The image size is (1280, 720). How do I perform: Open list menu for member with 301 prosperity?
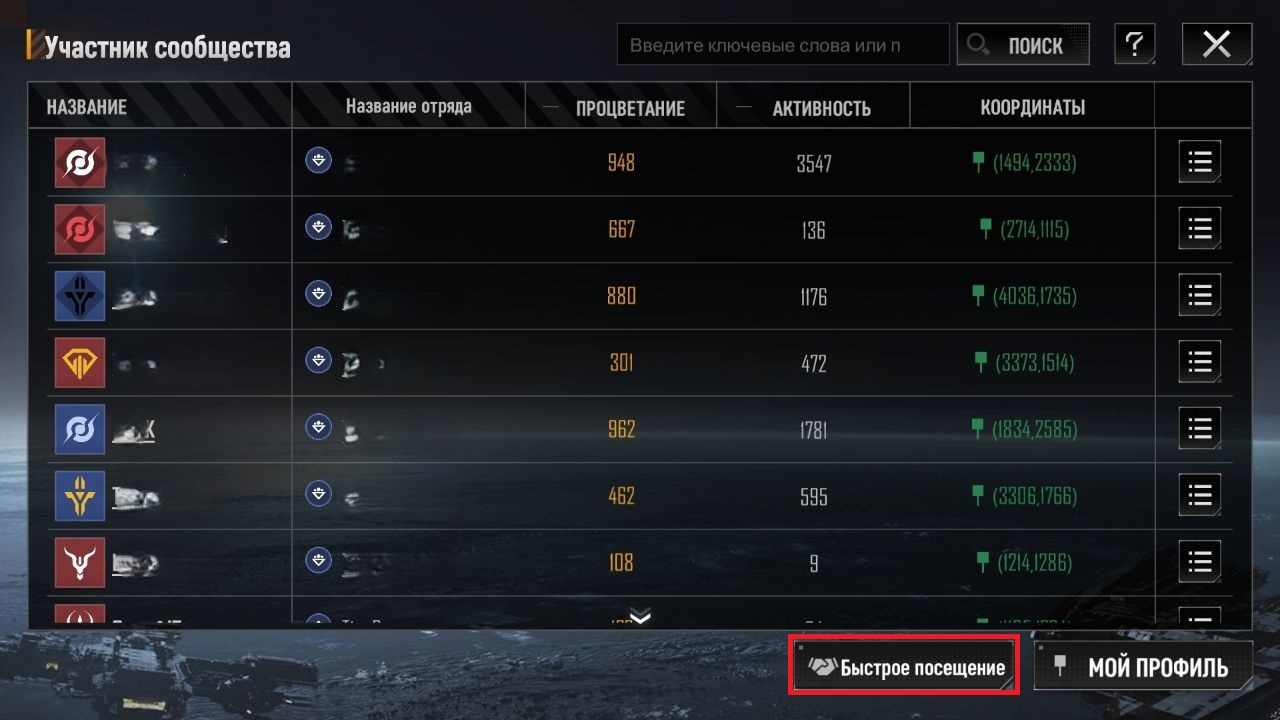pyautogui.click(x=1199, y=362)
